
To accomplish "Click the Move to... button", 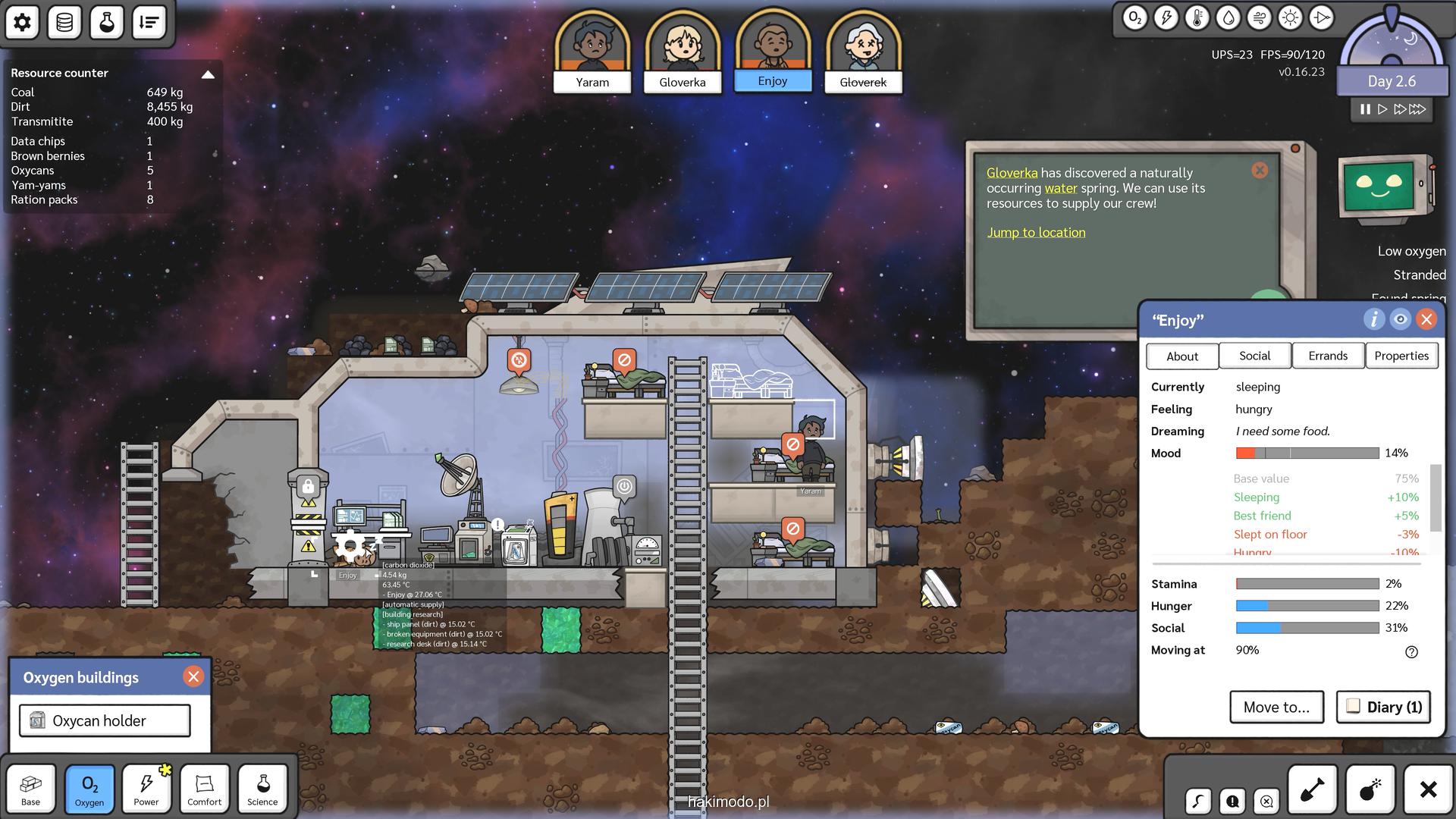I will coord(1276,707).
